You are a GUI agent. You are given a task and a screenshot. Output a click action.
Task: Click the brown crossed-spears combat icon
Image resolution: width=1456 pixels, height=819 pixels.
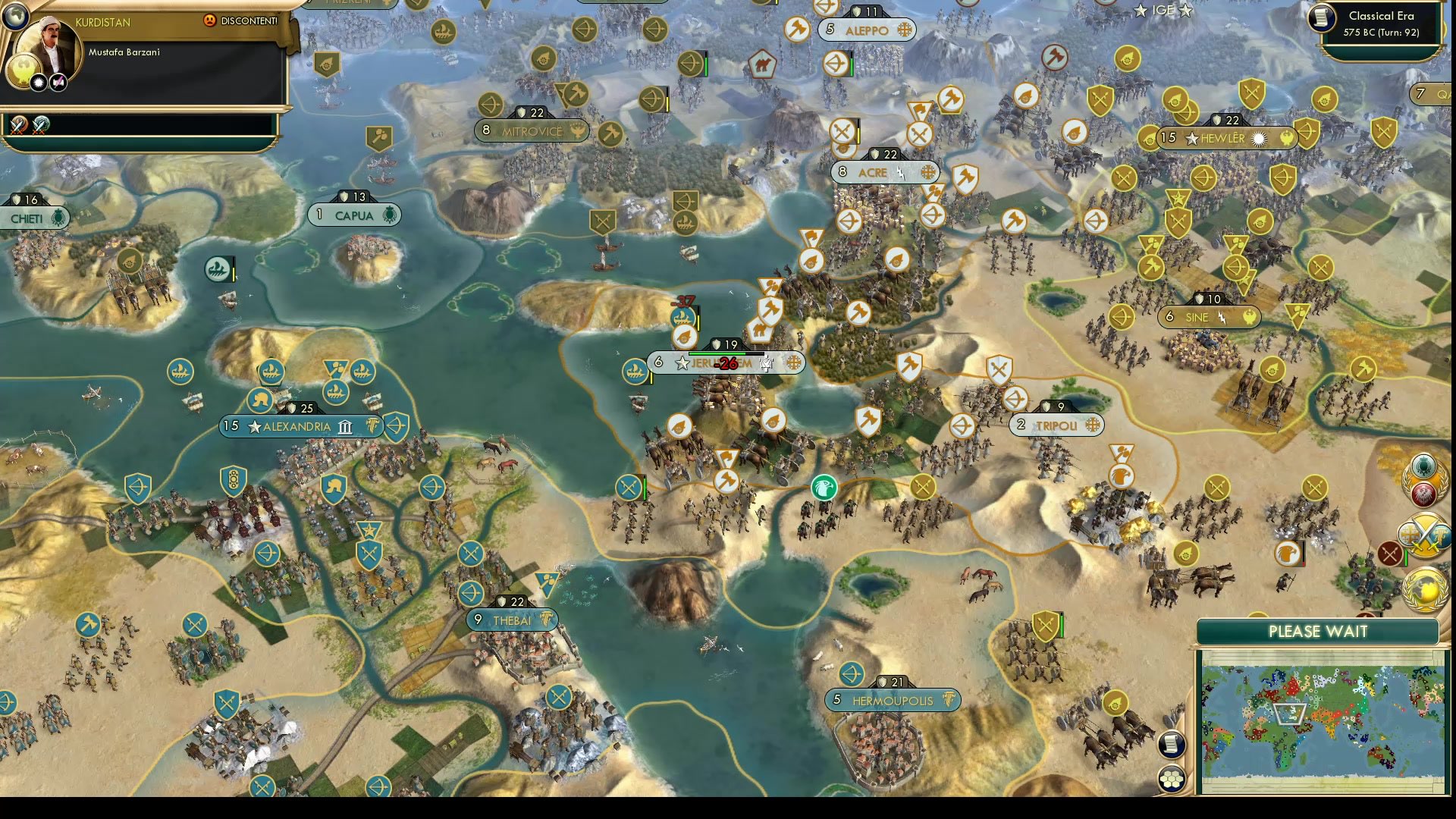click(1389, 553)
